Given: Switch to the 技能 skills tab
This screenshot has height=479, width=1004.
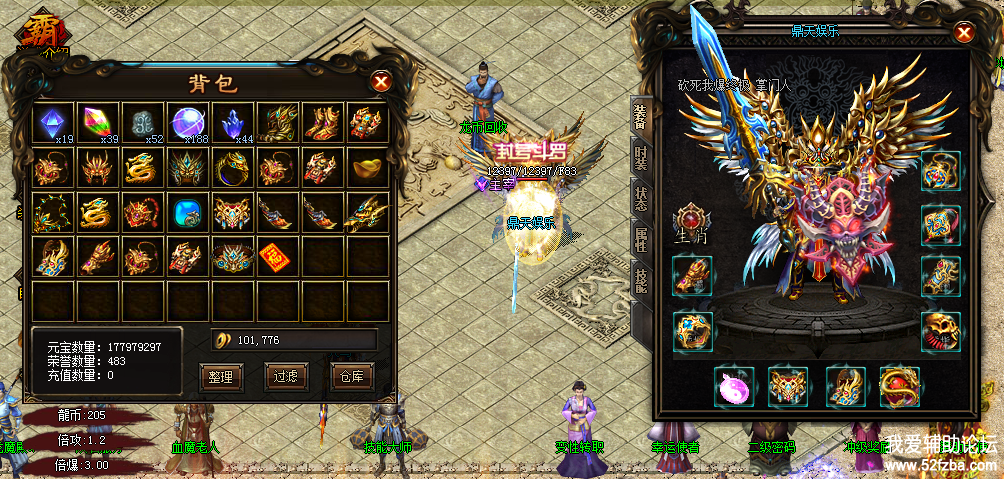Looking at the screenshot, I should 640,277.
